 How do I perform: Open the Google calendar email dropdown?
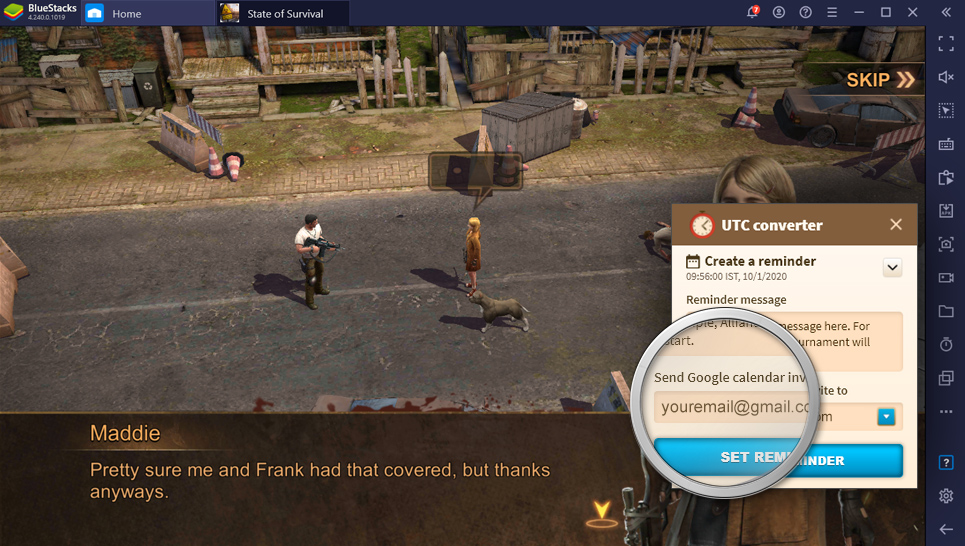[886, 417]
